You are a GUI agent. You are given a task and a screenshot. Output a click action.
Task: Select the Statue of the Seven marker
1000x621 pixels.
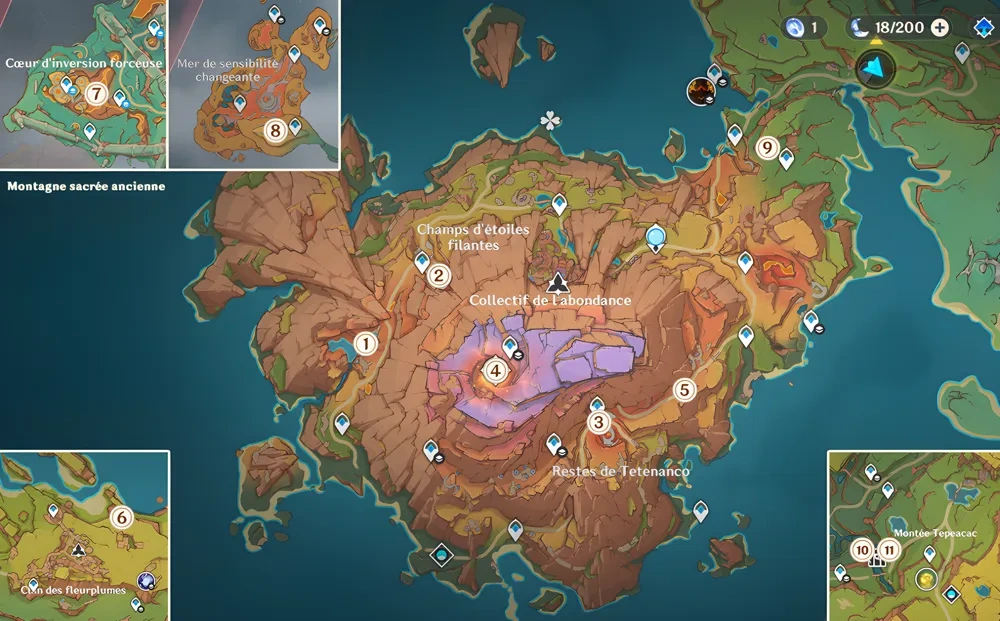[x=656, y=238]
